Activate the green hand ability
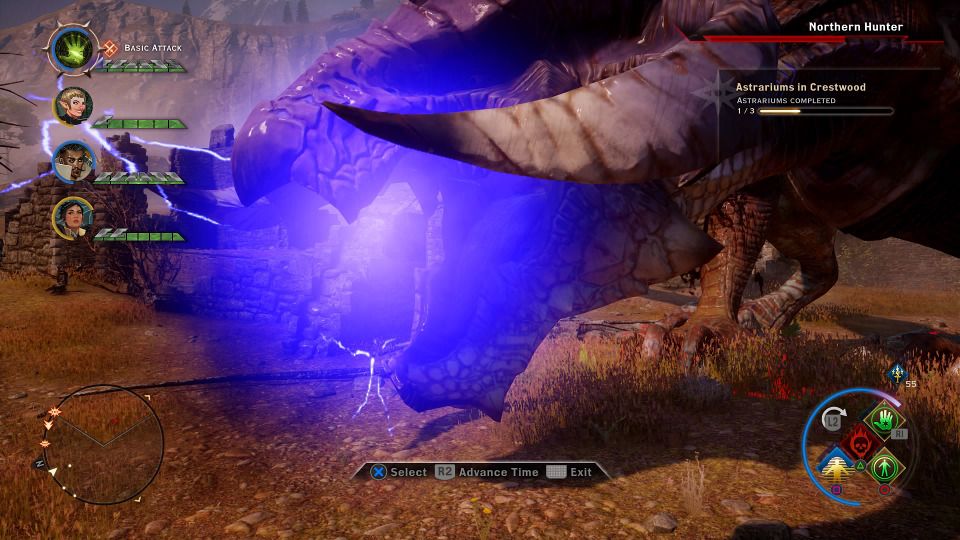 tap(883, 422)
